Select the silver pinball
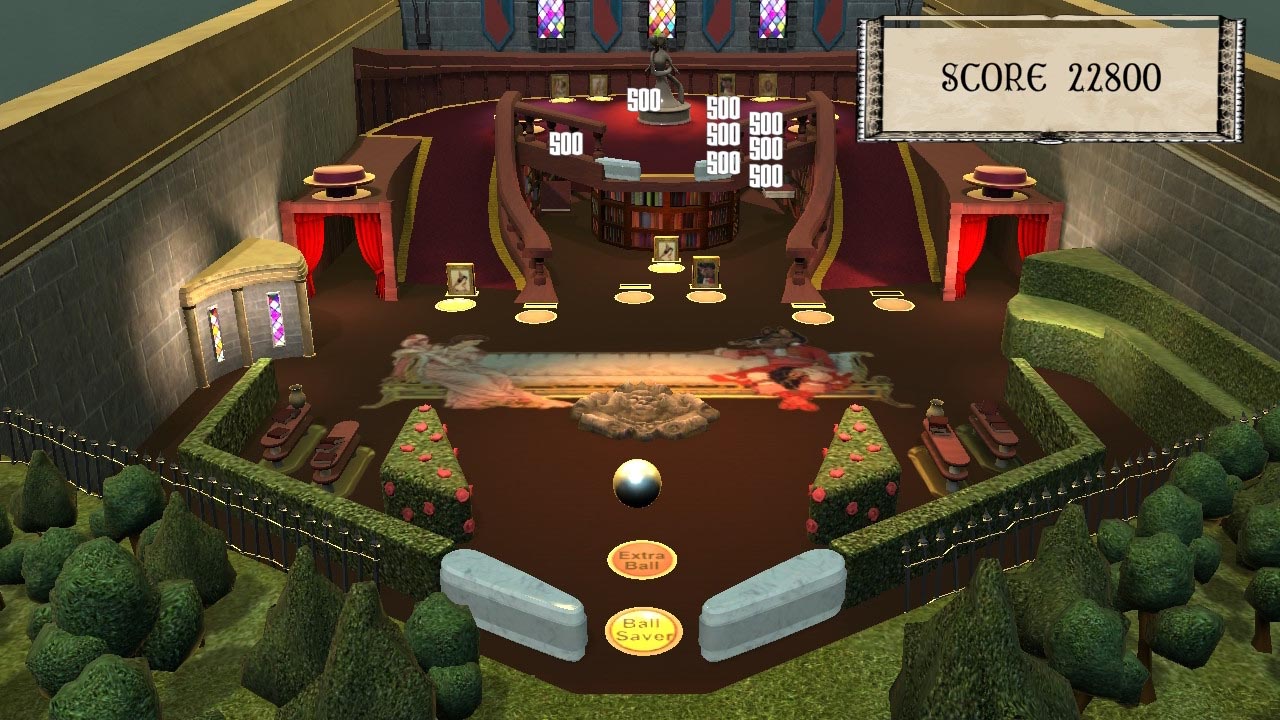 635,480
